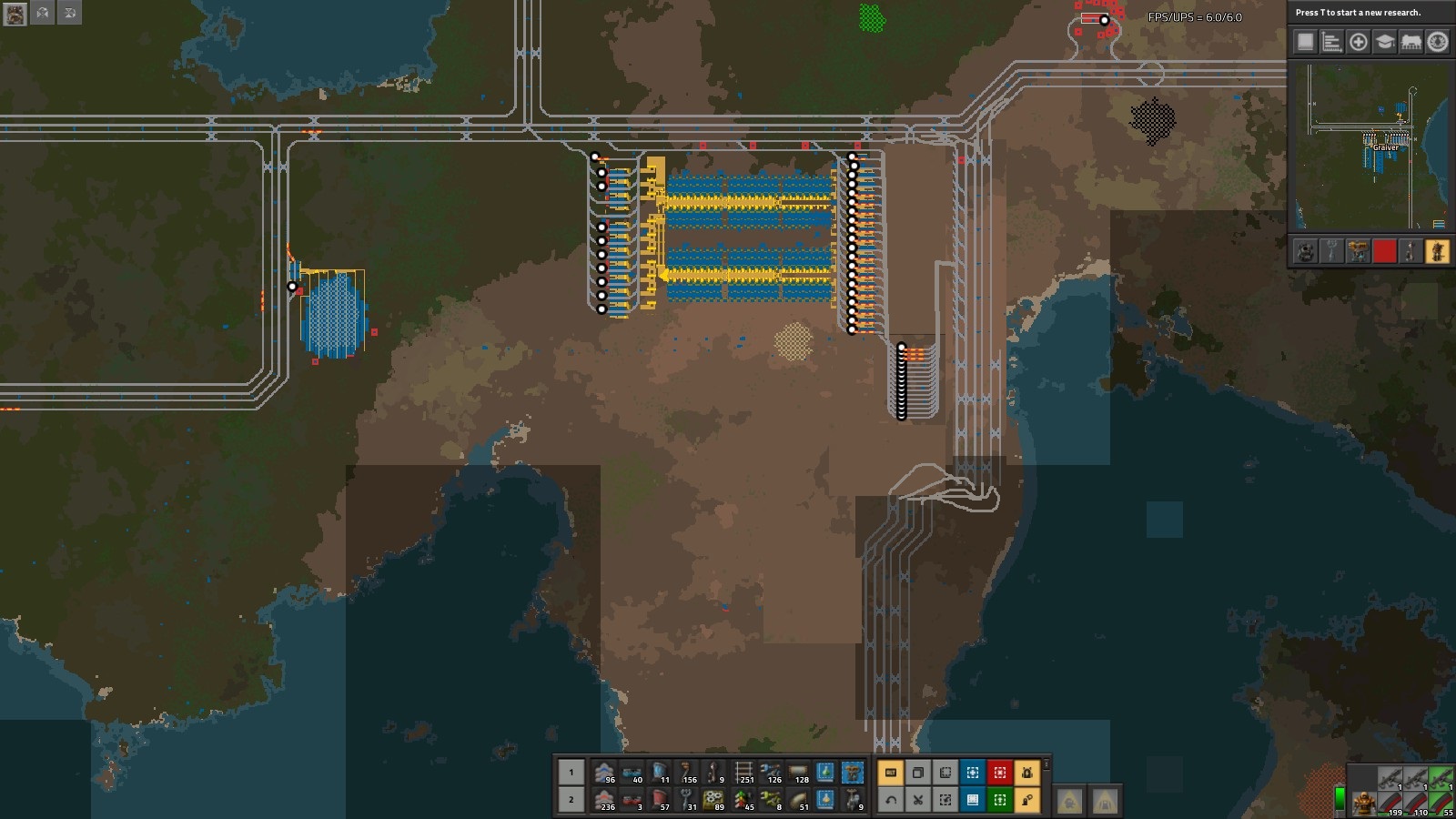Activate the undo arrow tool

tap(891, 800)
